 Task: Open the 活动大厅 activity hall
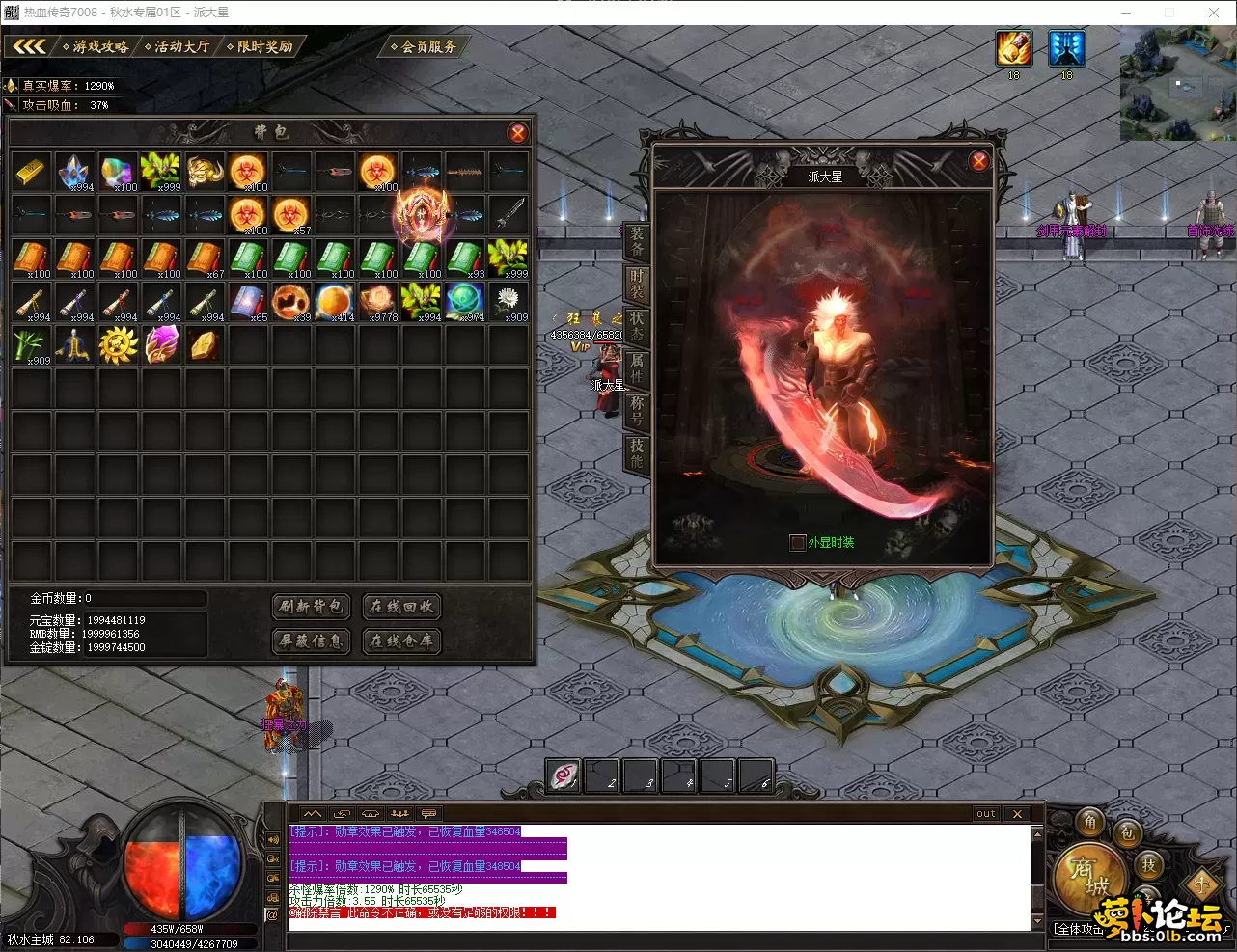coord(179,46)
